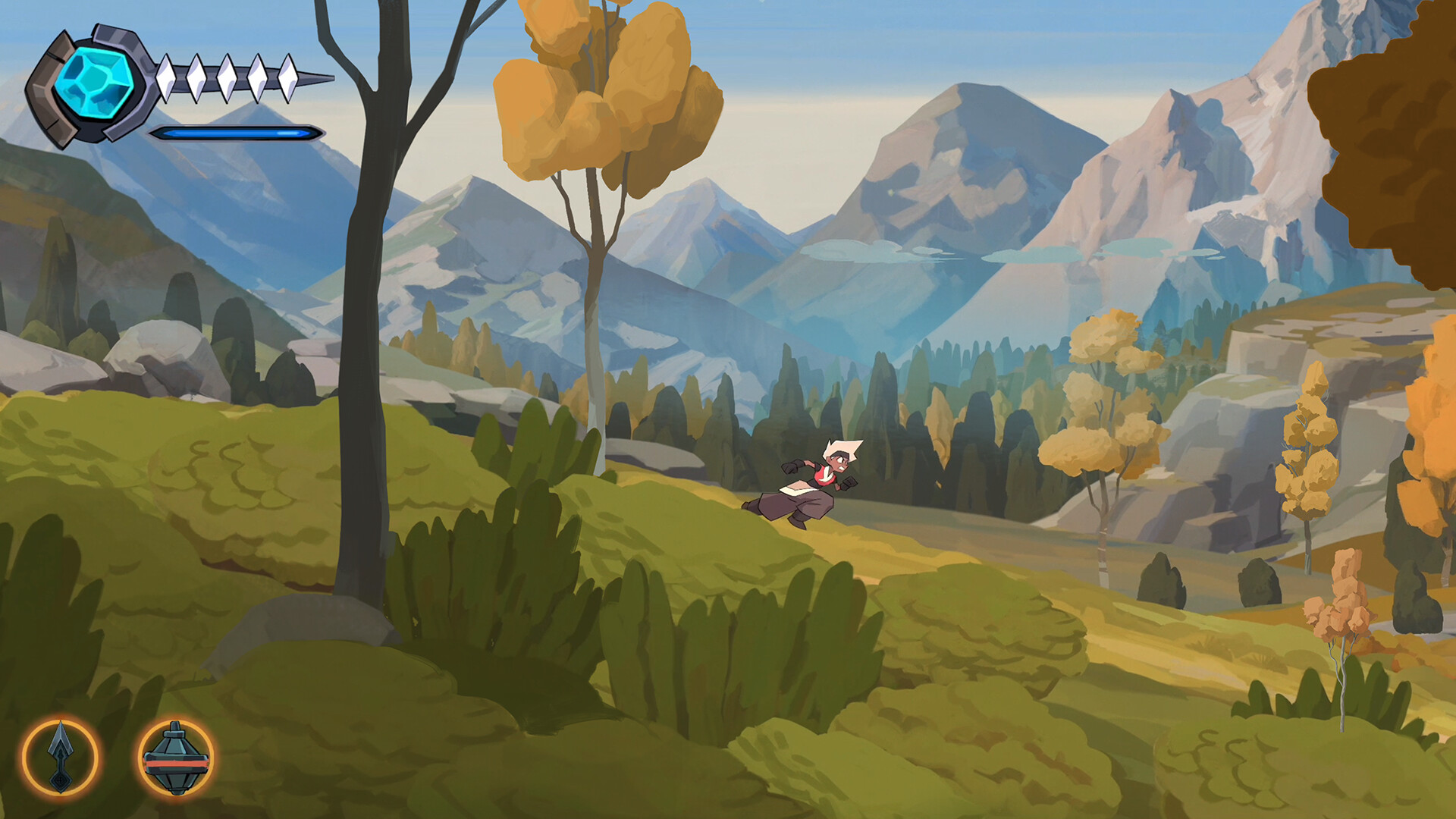Click the middle diamond pip on the meter
Viewport: 1456px width, 819px height.
(x=227, y=77)
